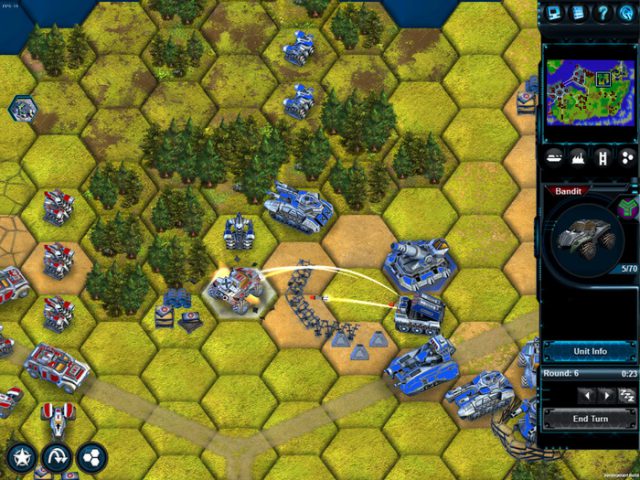
Task: Select the factory buildings filter icon
Action: coord(579,157)
